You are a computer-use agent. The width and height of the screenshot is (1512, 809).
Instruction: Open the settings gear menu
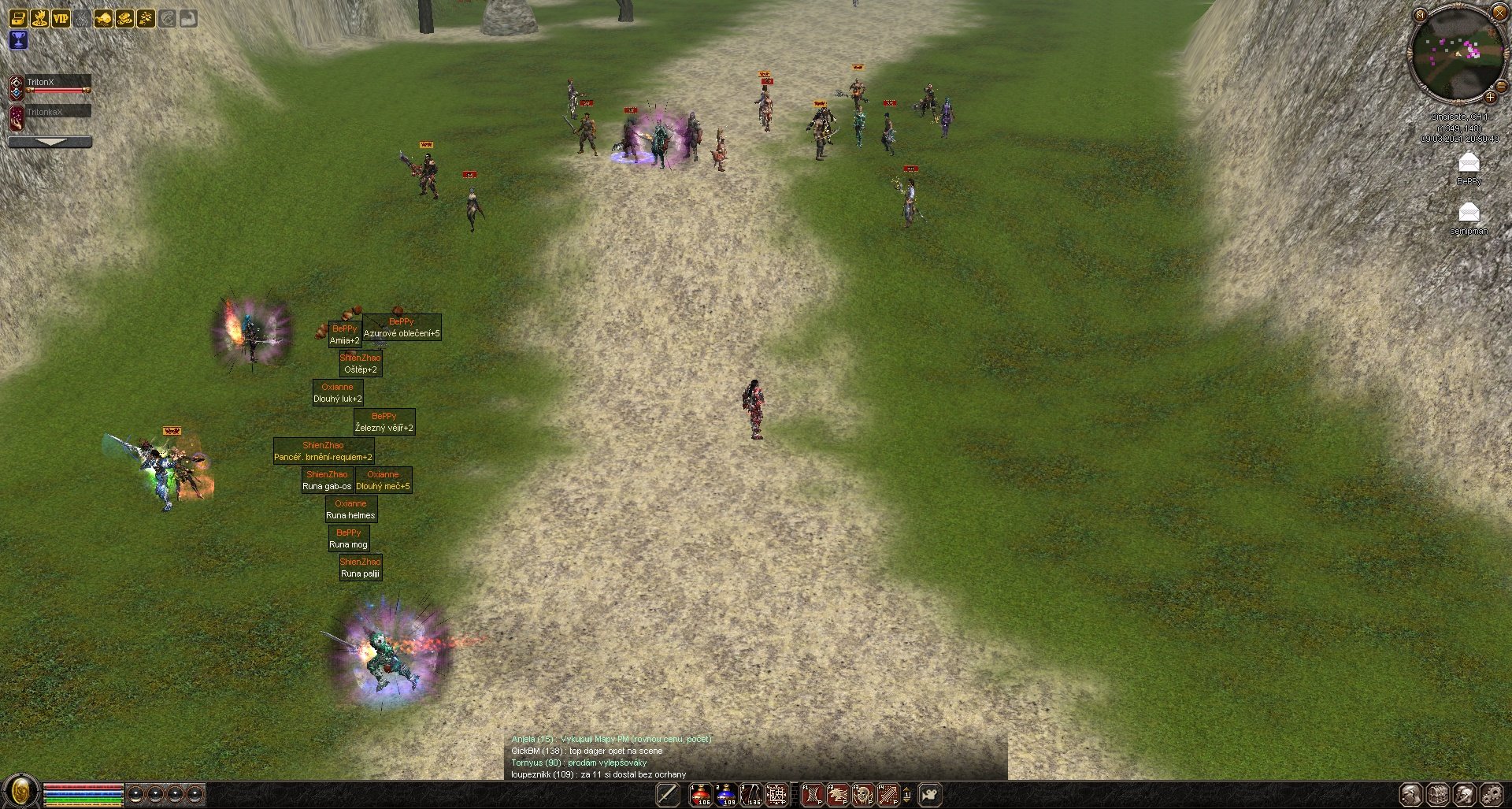[x=1492, y=794]
